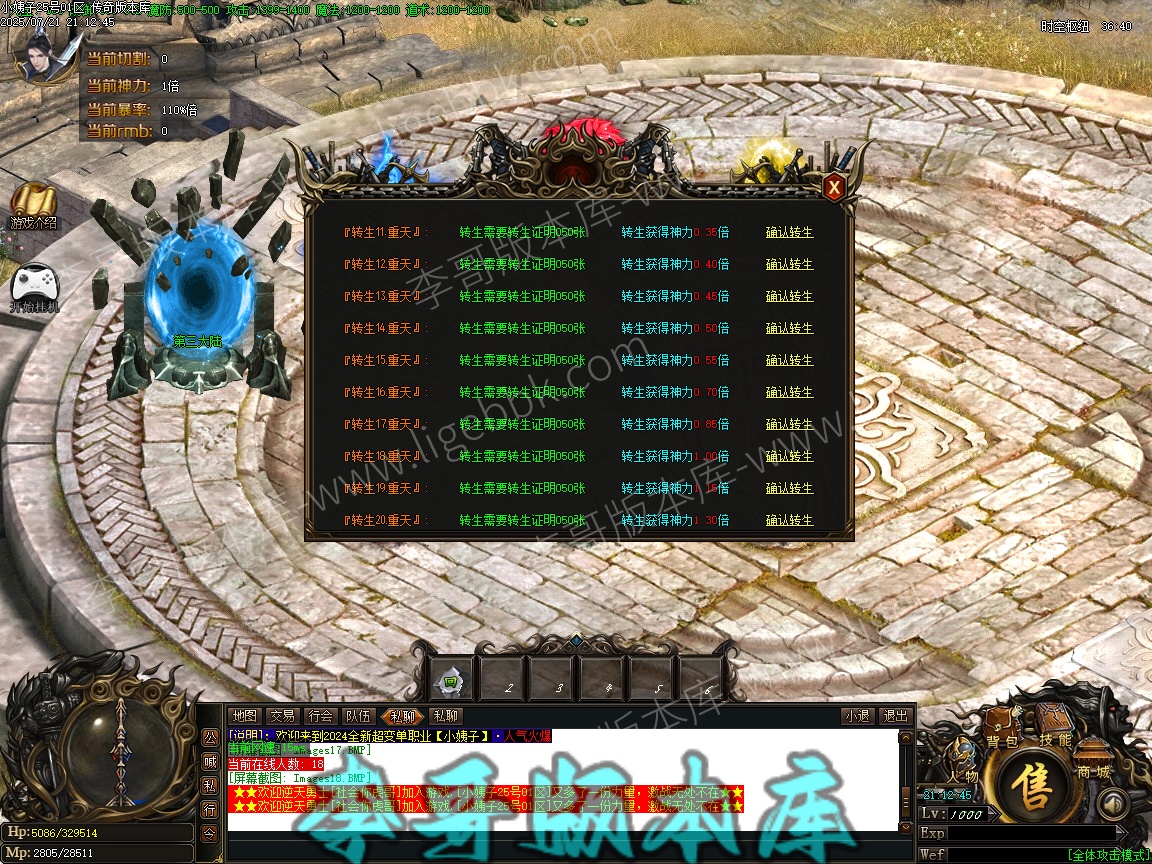Toggle sound with the speaker icon

pyautogui.click(x=1113, y=803)
